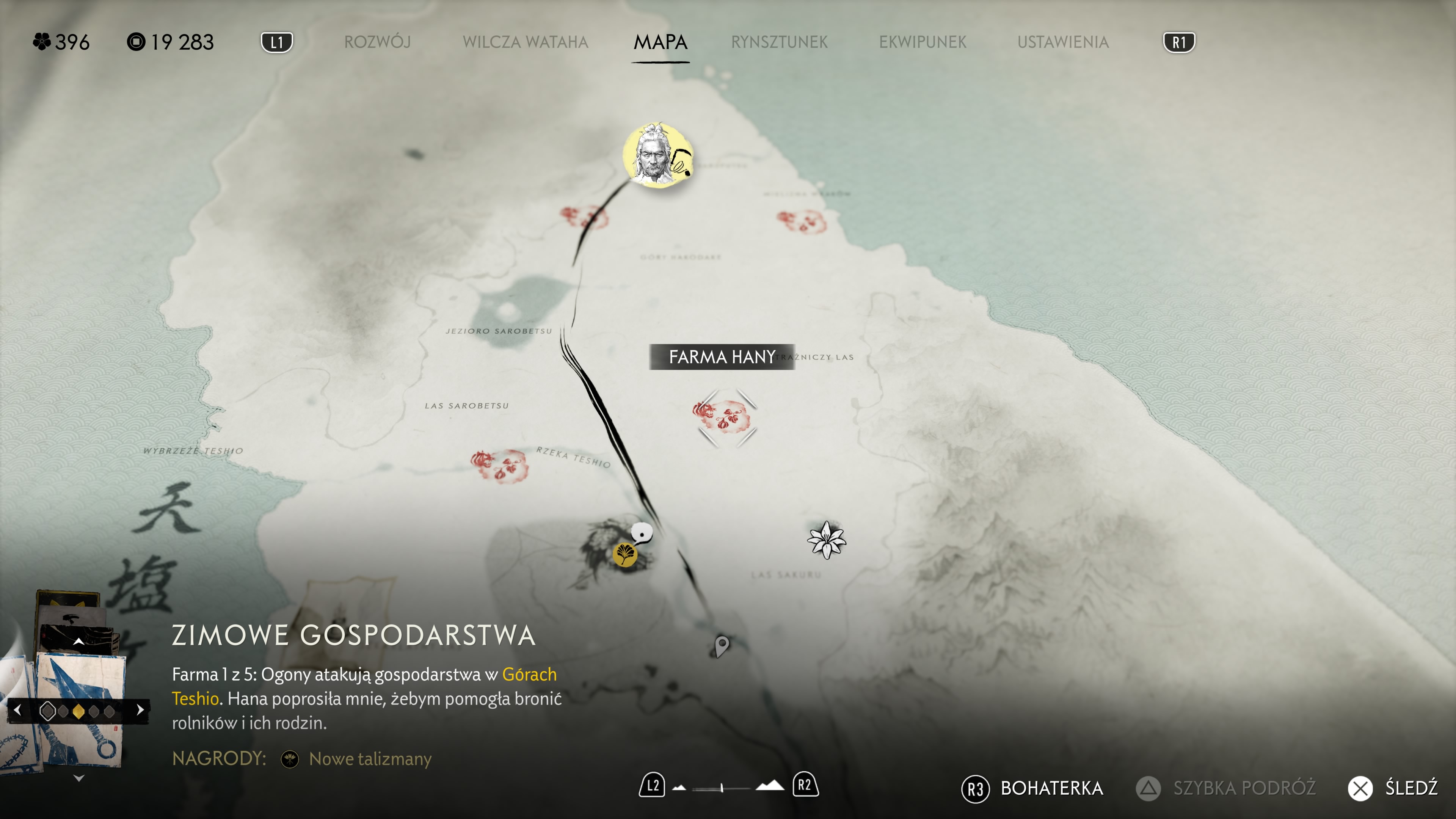1456x819 pixels.
Task: Go to the Rynsztunek tab
Action: [779, 42]
